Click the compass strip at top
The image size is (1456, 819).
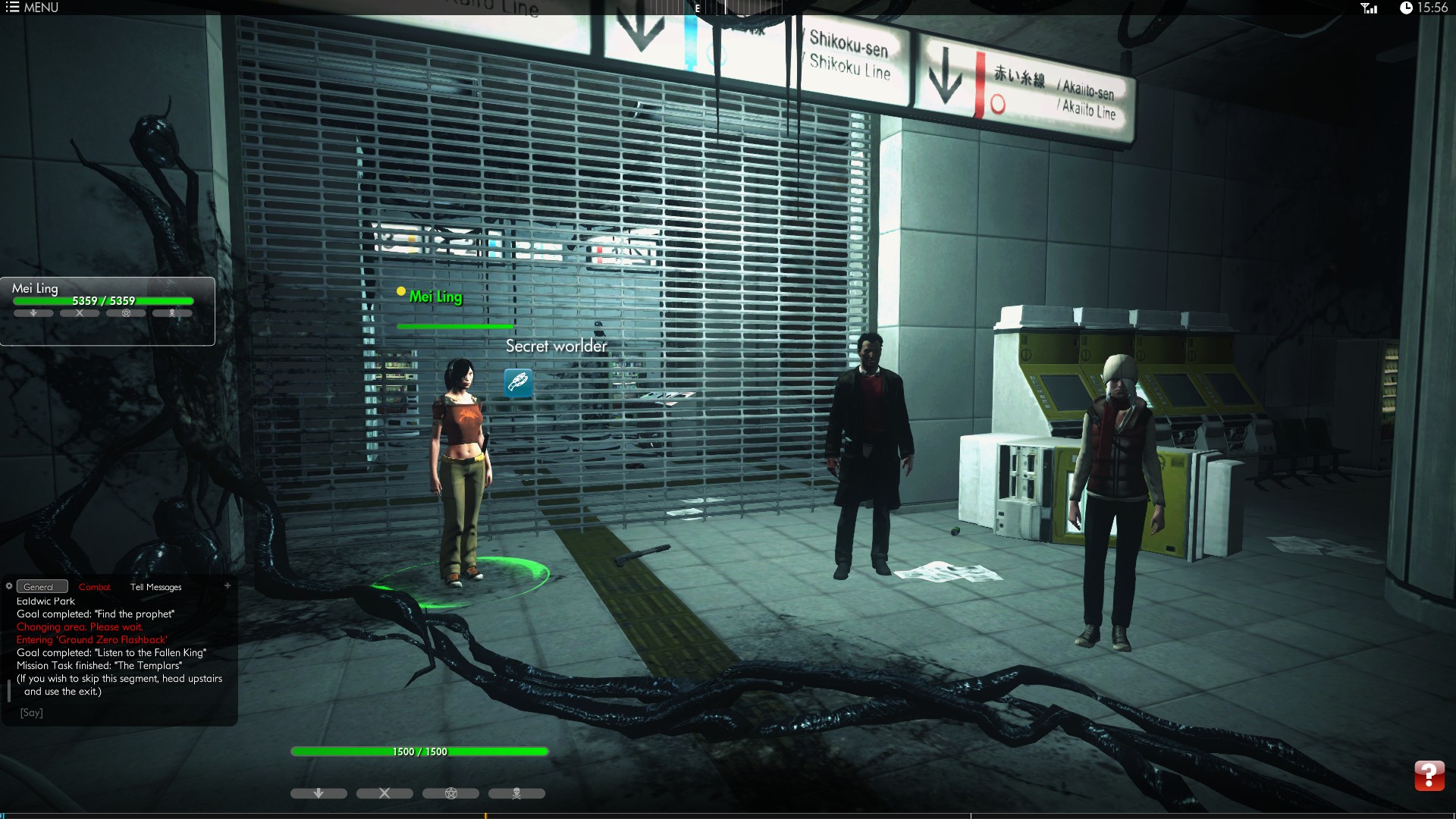coord(714,8)
